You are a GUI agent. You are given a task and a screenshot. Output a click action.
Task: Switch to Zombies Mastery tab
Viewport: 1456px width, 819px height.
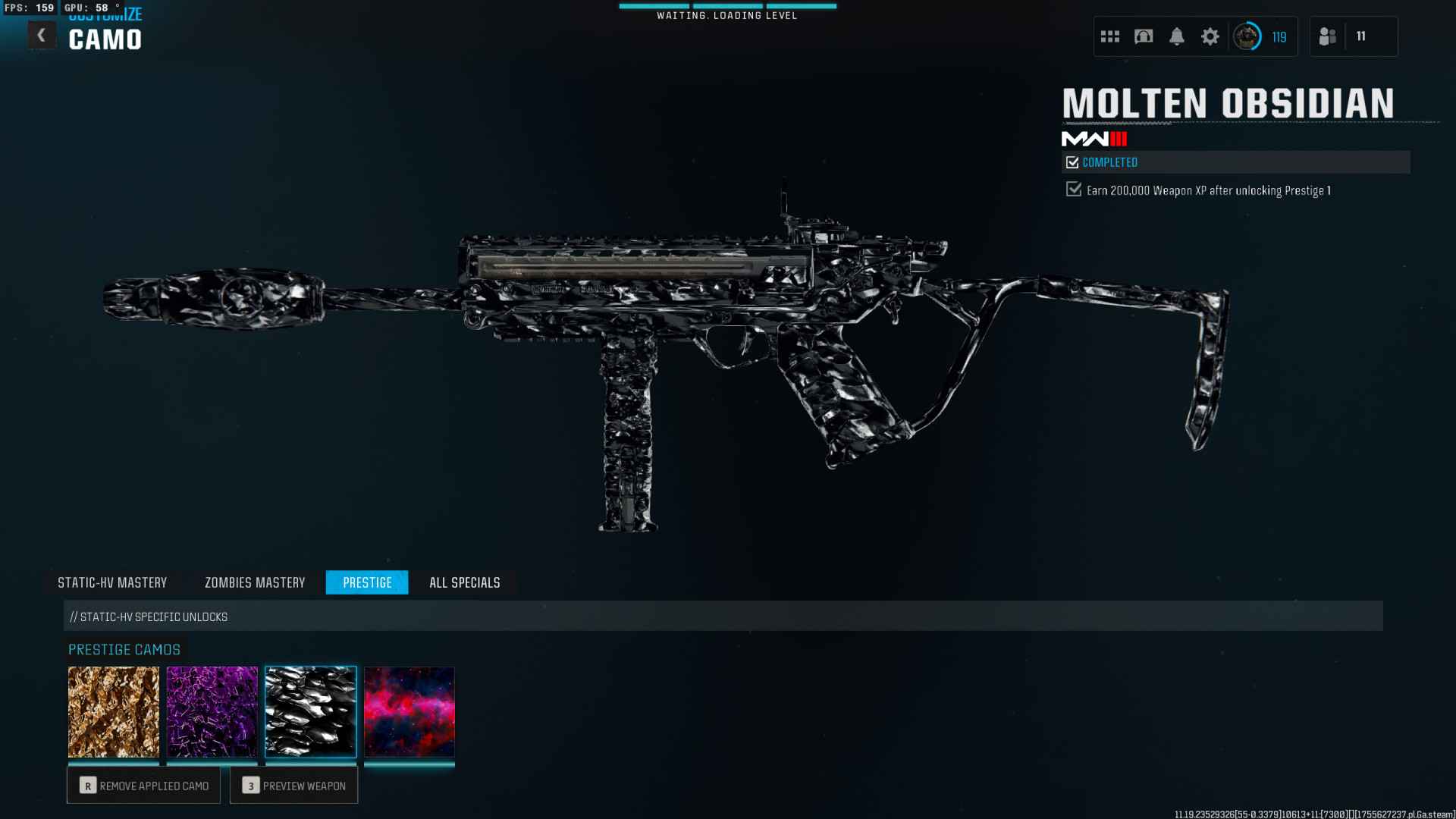[x=255, y=582]
